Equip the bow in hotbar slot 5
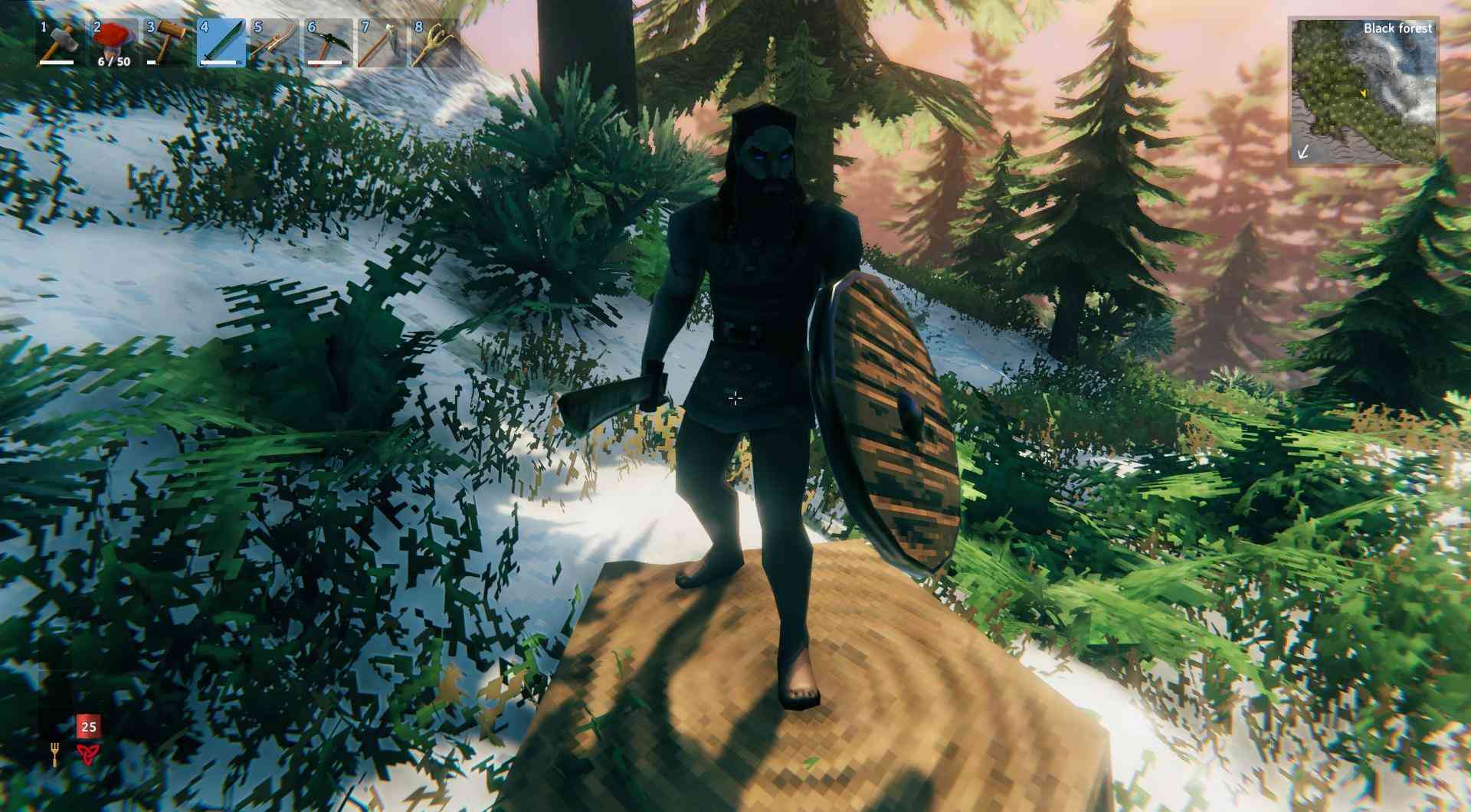The image size is (1471, 812). coord(275,43)
